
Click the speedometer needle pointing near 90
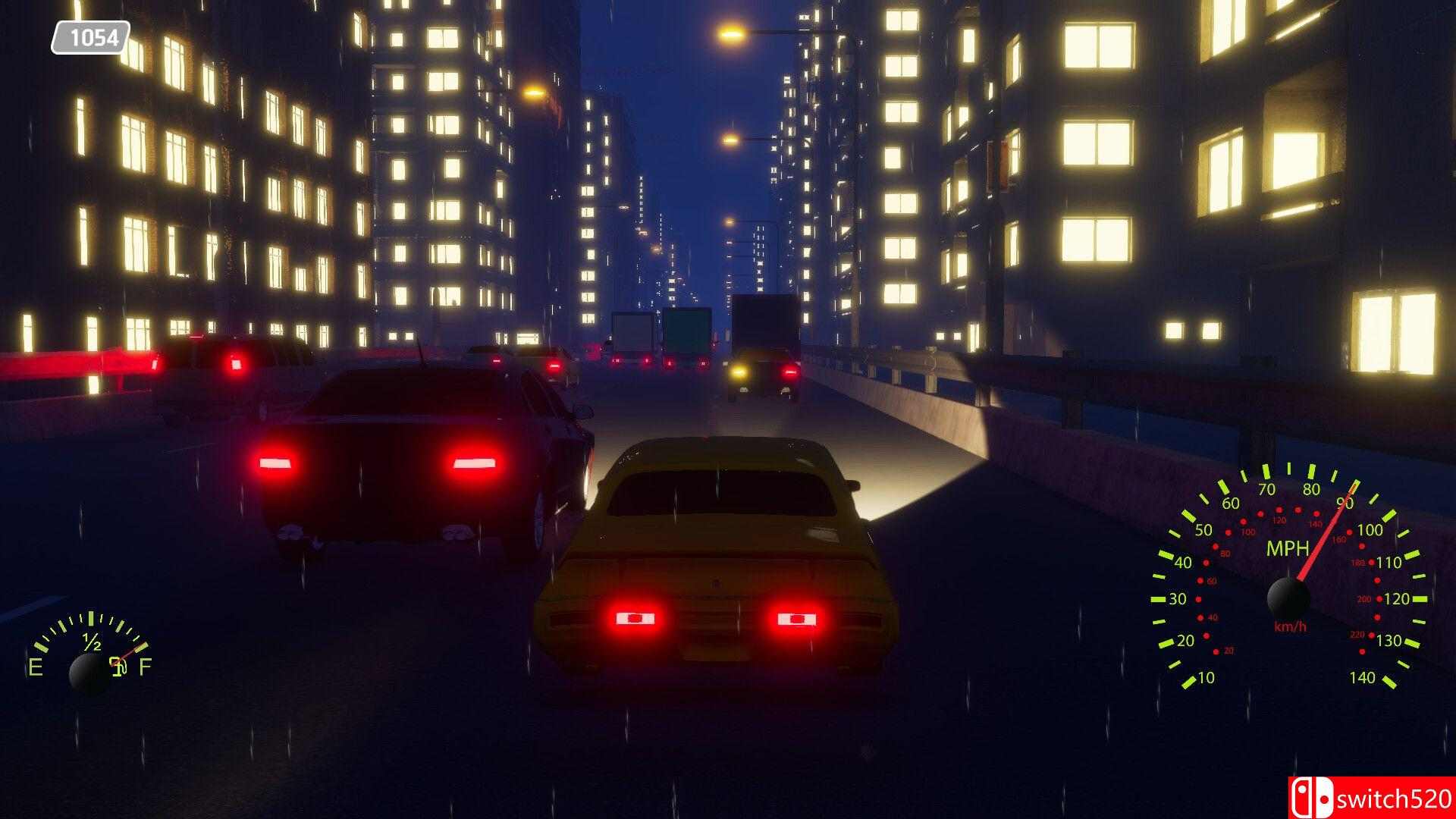tap(1323, 538)
